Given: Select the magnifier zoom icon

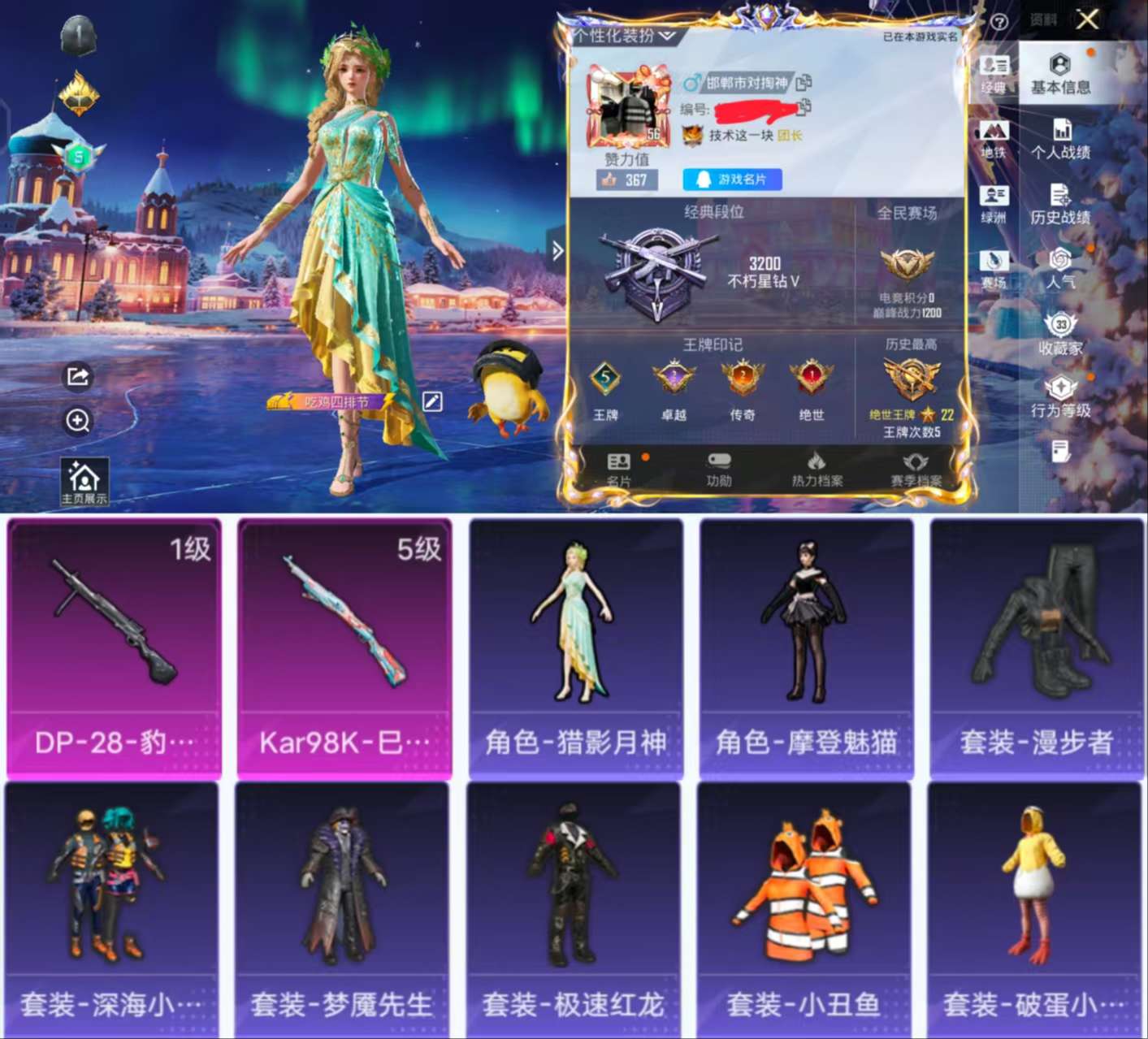Looking at the screenshot, I should (78, 422).
